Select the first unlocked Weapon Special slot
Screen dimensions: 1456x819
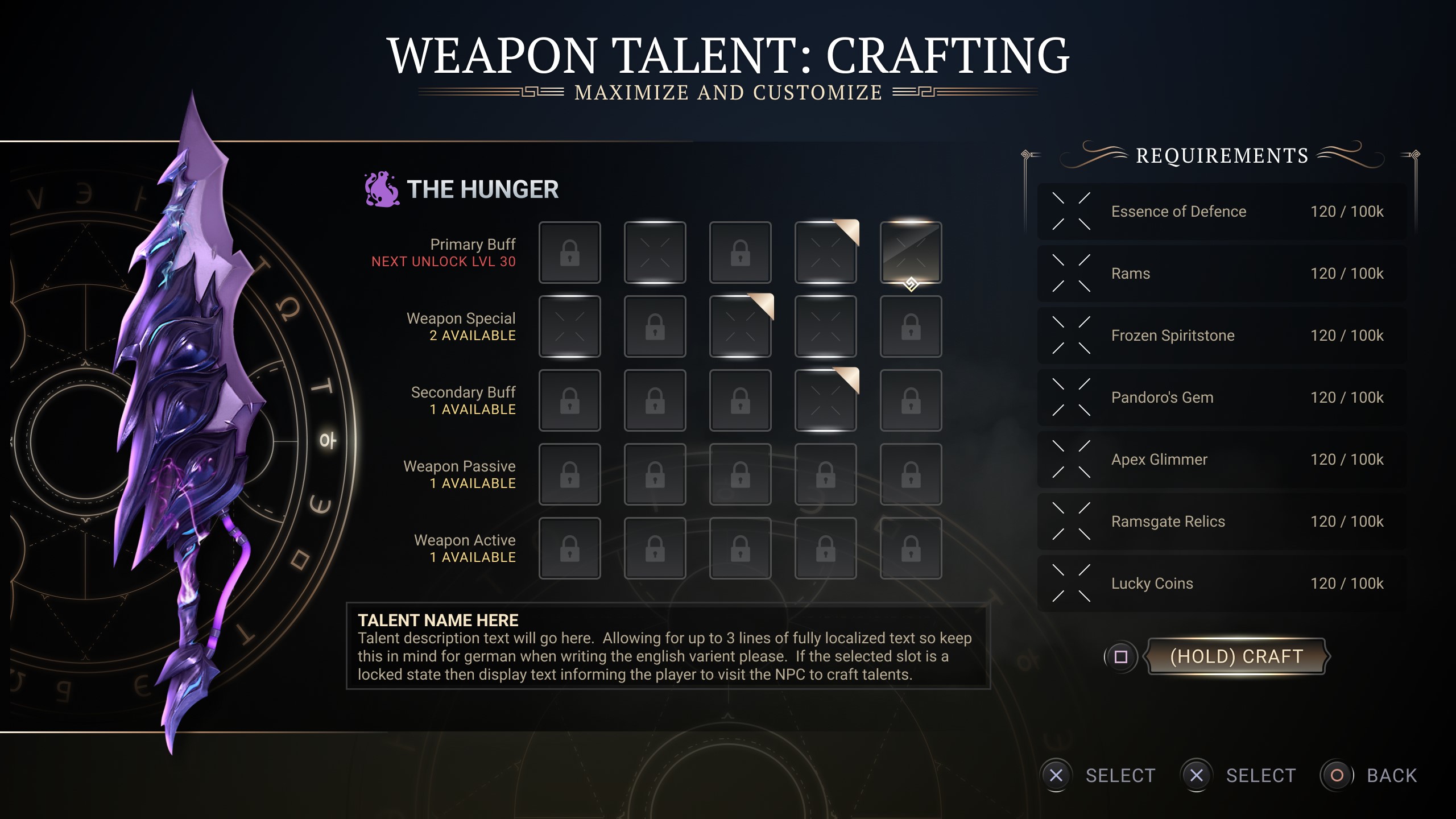point(569,326)
